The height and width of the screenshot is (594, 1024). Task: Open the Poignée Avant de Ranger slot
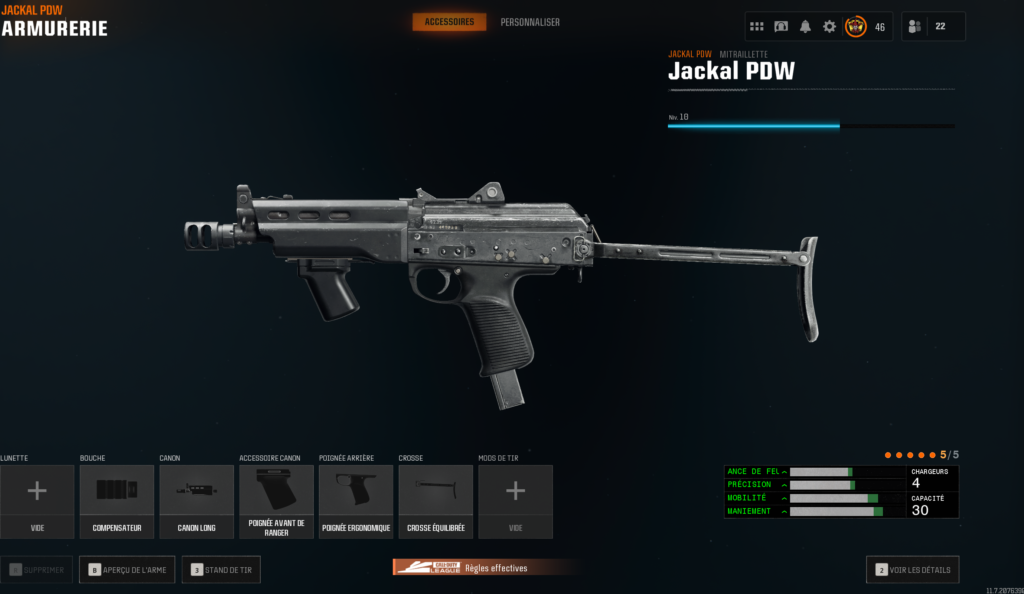276,501
